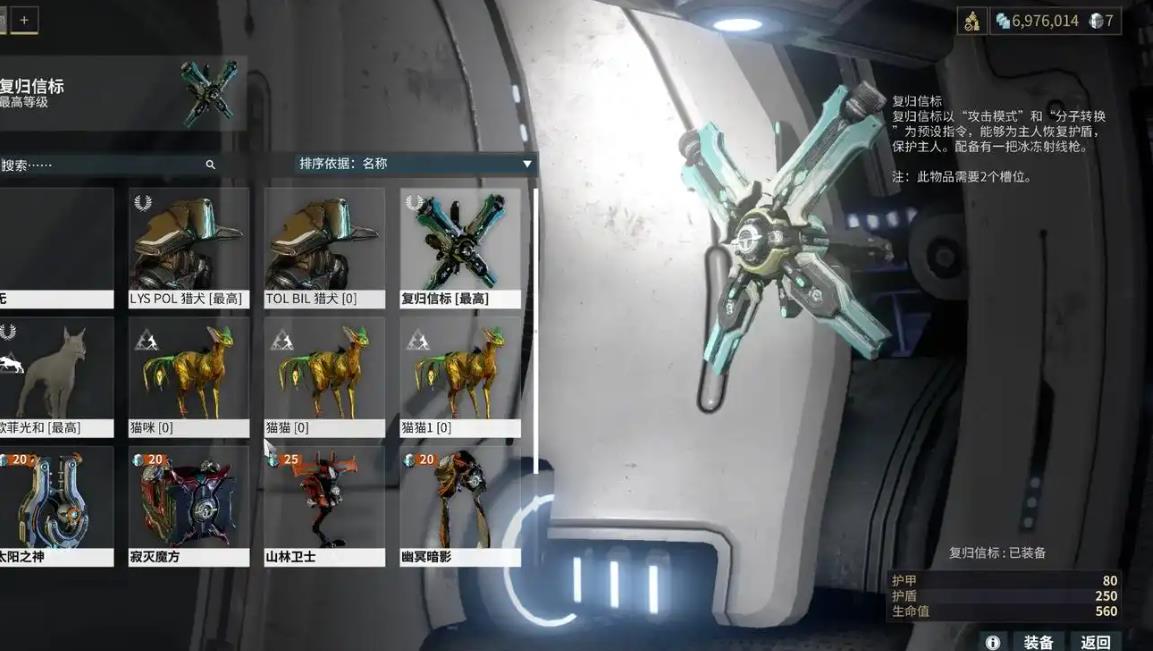Open the info icon beside 装备
This screenshot has height=651, width=1153.
(x=992, y=642)
